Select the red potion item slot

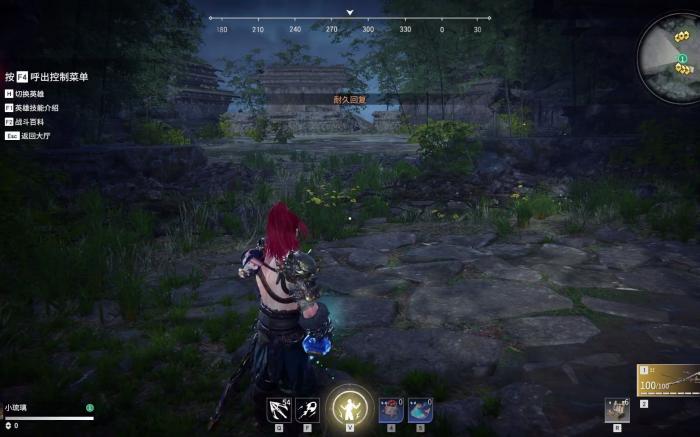point(390,408)
